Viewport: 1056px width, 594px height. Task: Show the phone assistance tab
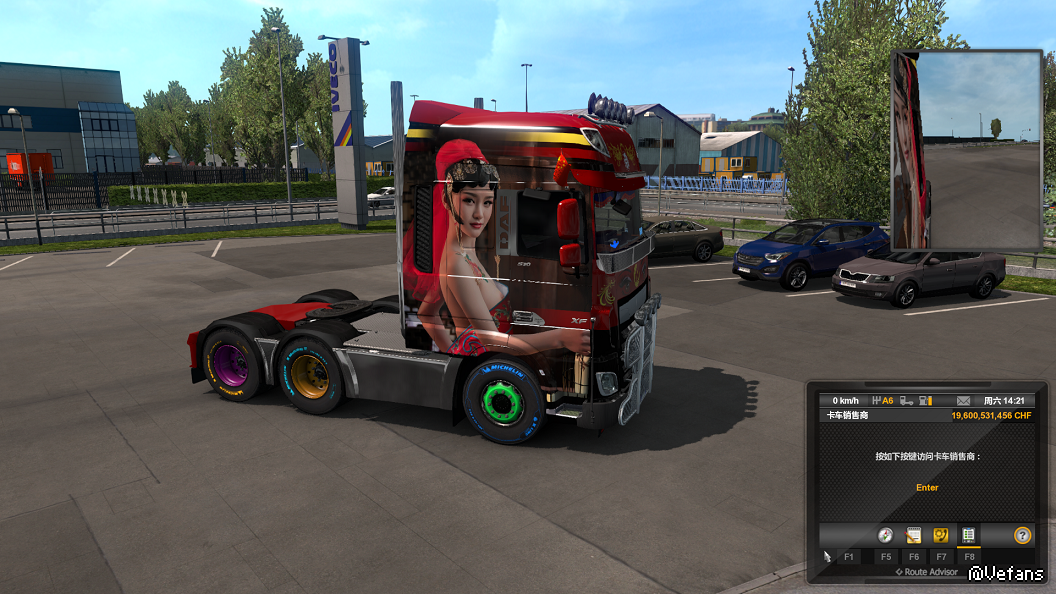tap(941, 535)
